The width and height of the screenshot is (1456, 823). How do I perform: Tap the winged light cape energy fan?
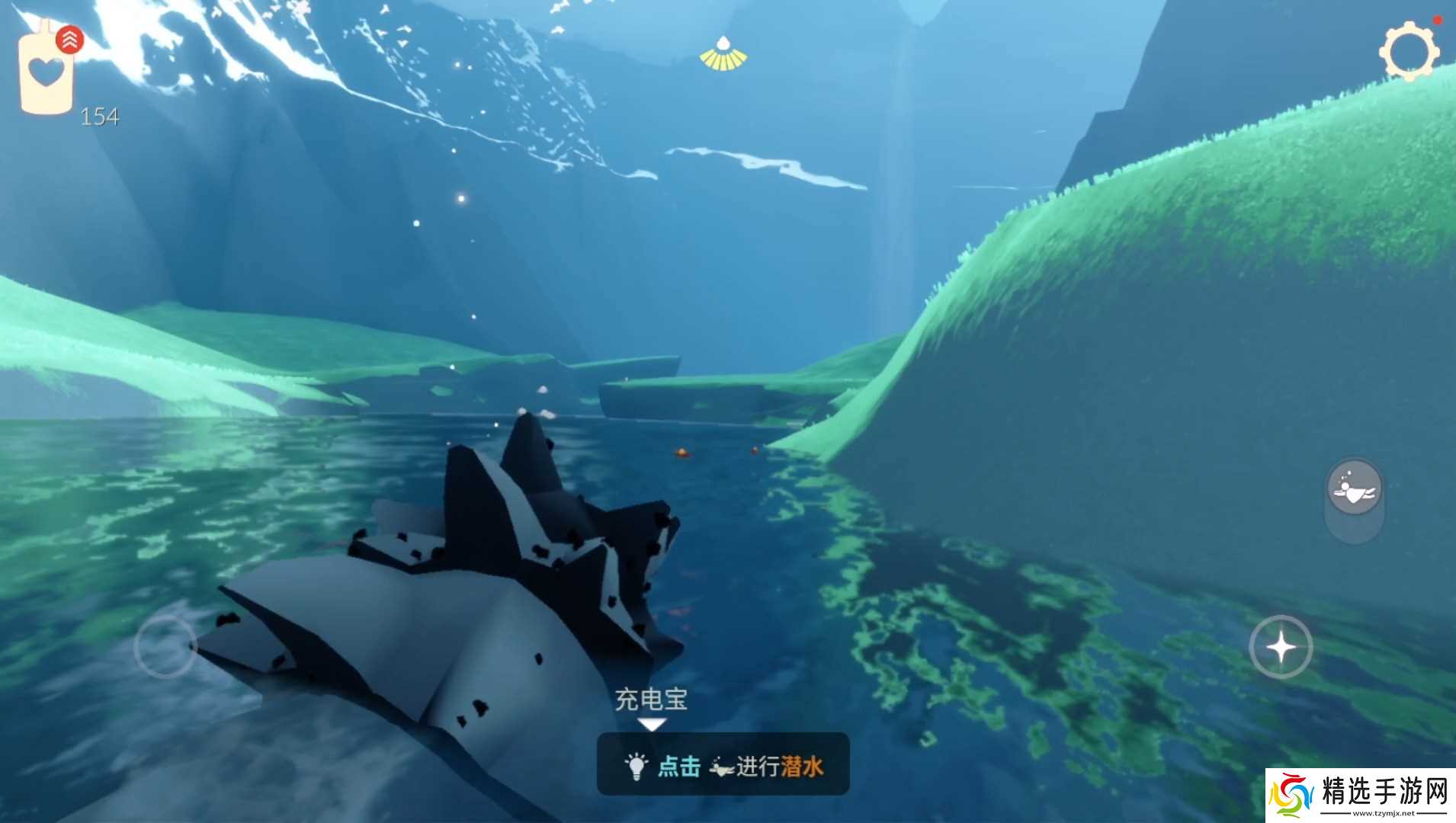723,55
